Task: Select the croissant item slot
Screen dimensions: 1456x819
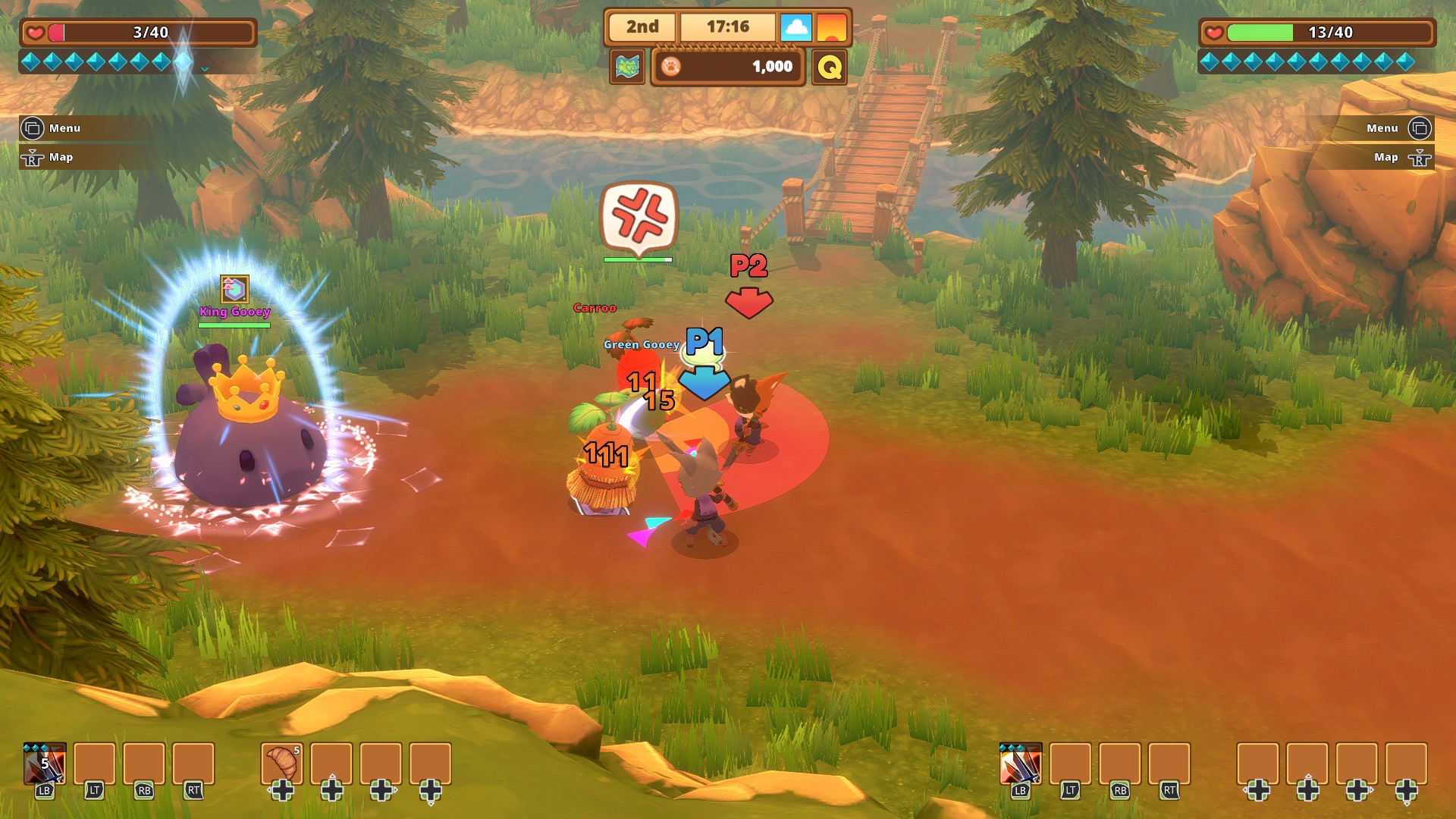Action: coord(282,764)
